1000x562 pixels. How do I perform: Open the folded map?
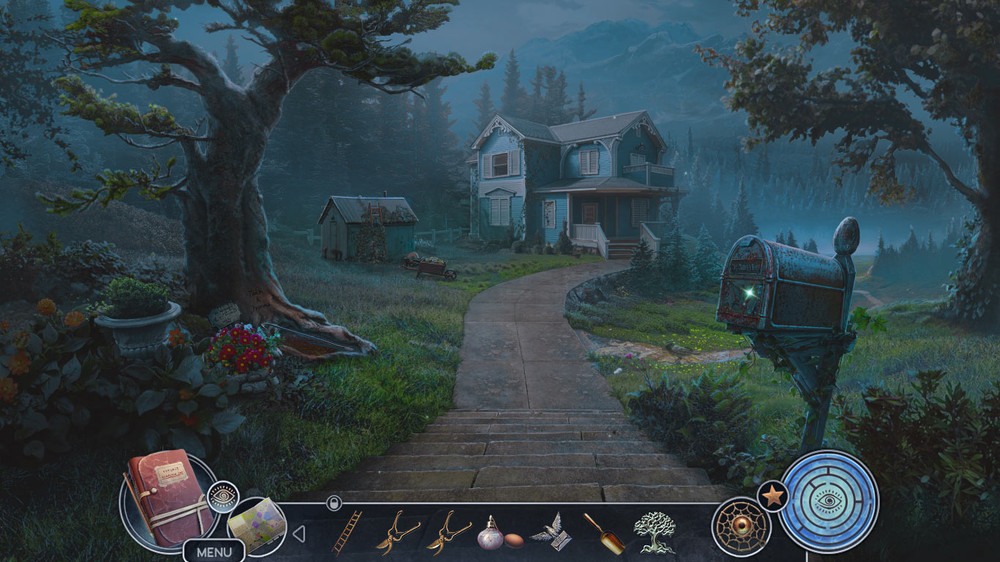pos(254,523)
